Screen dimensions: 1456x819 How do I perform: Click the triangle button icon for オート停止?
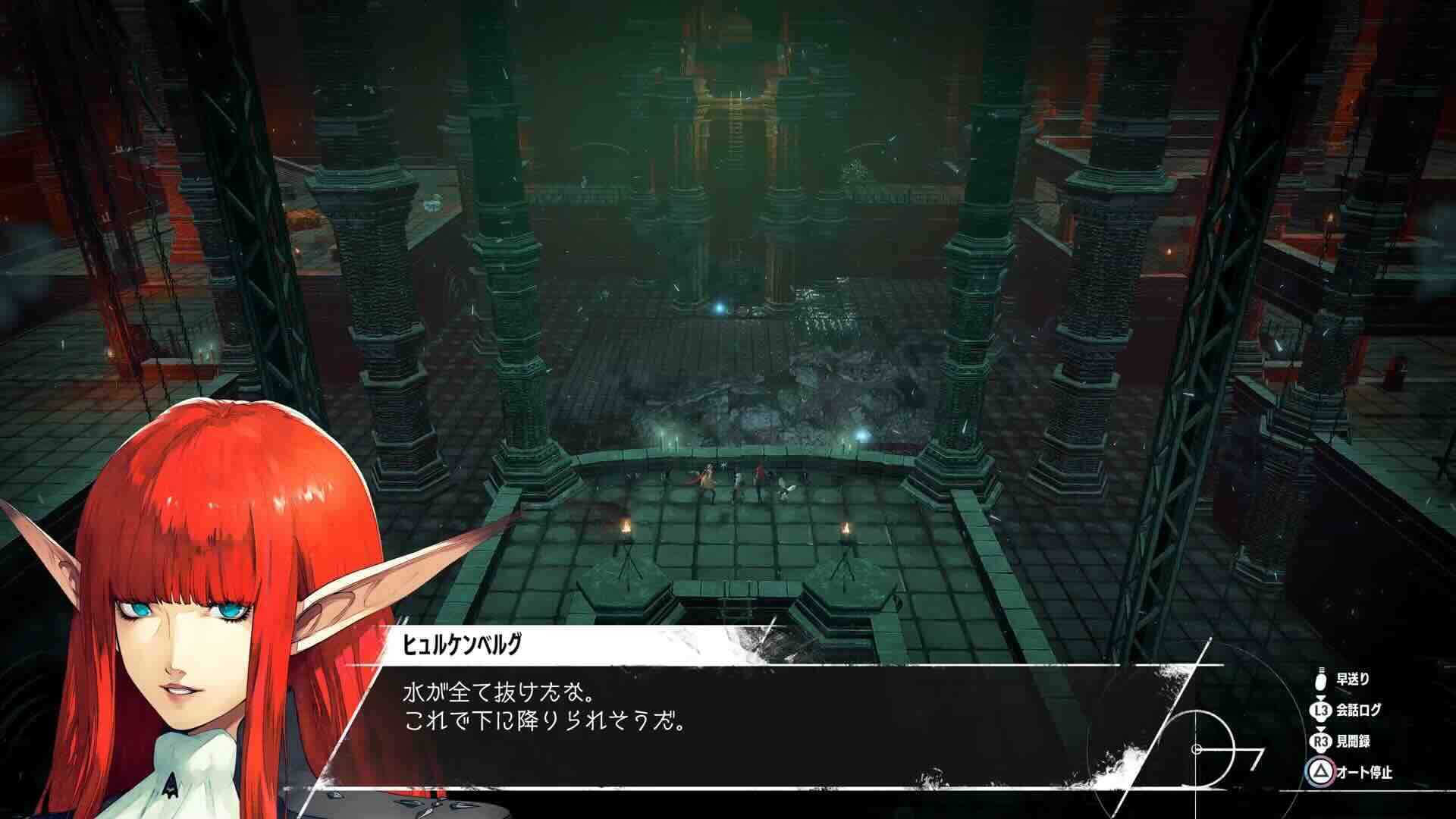[1321, 772]
